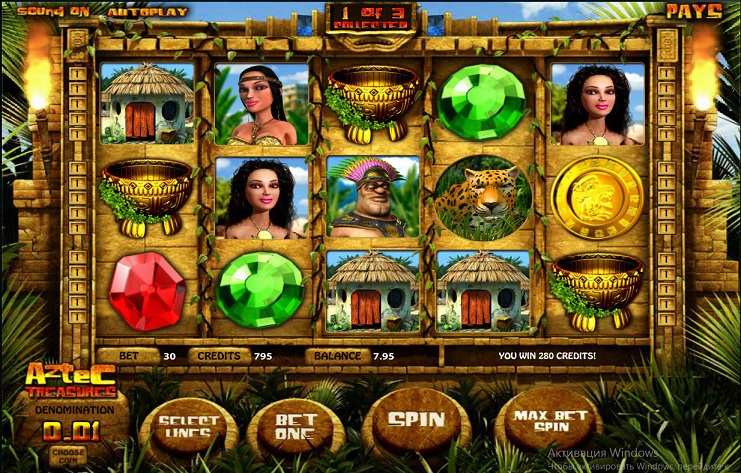Image resolution: width=741 pixels, height=473 pixels.
Task: Open the Pays table
Action: pyautogui.click(x=694, y=12)
